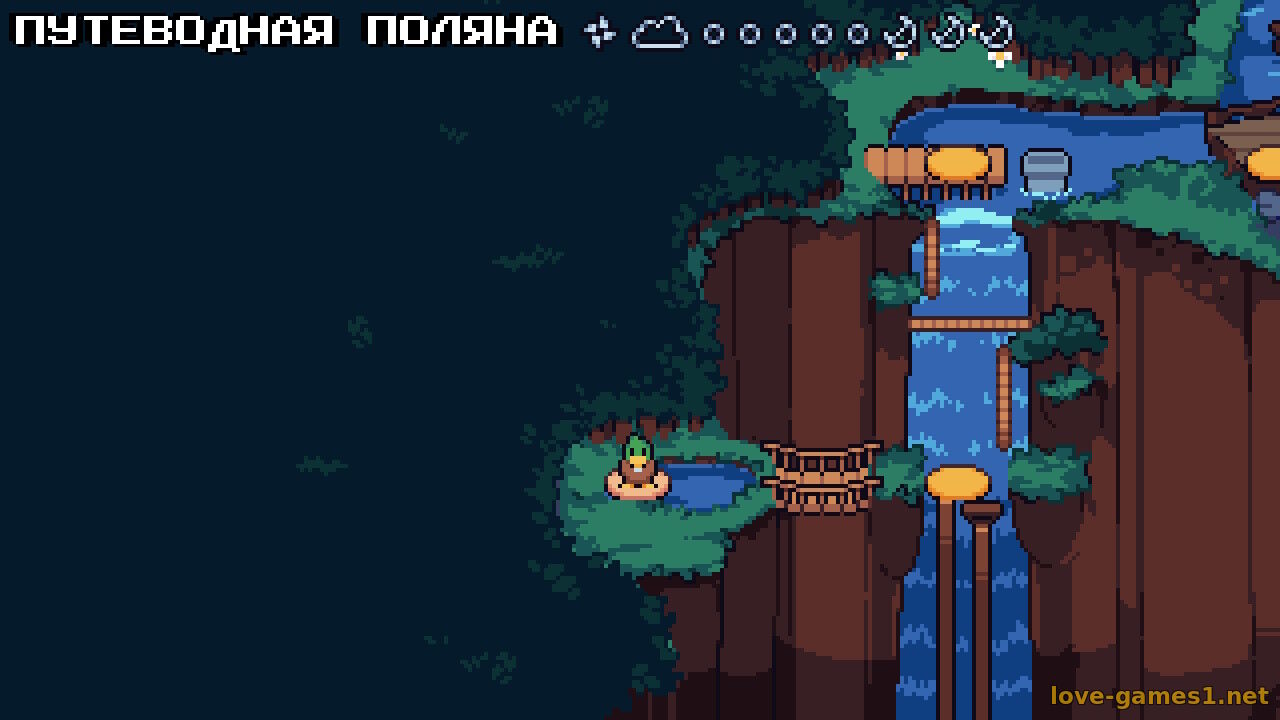Click the four-point sparkle icon in the HUD
Screen dimensions: 1280x720
click(x=599, y=33)
